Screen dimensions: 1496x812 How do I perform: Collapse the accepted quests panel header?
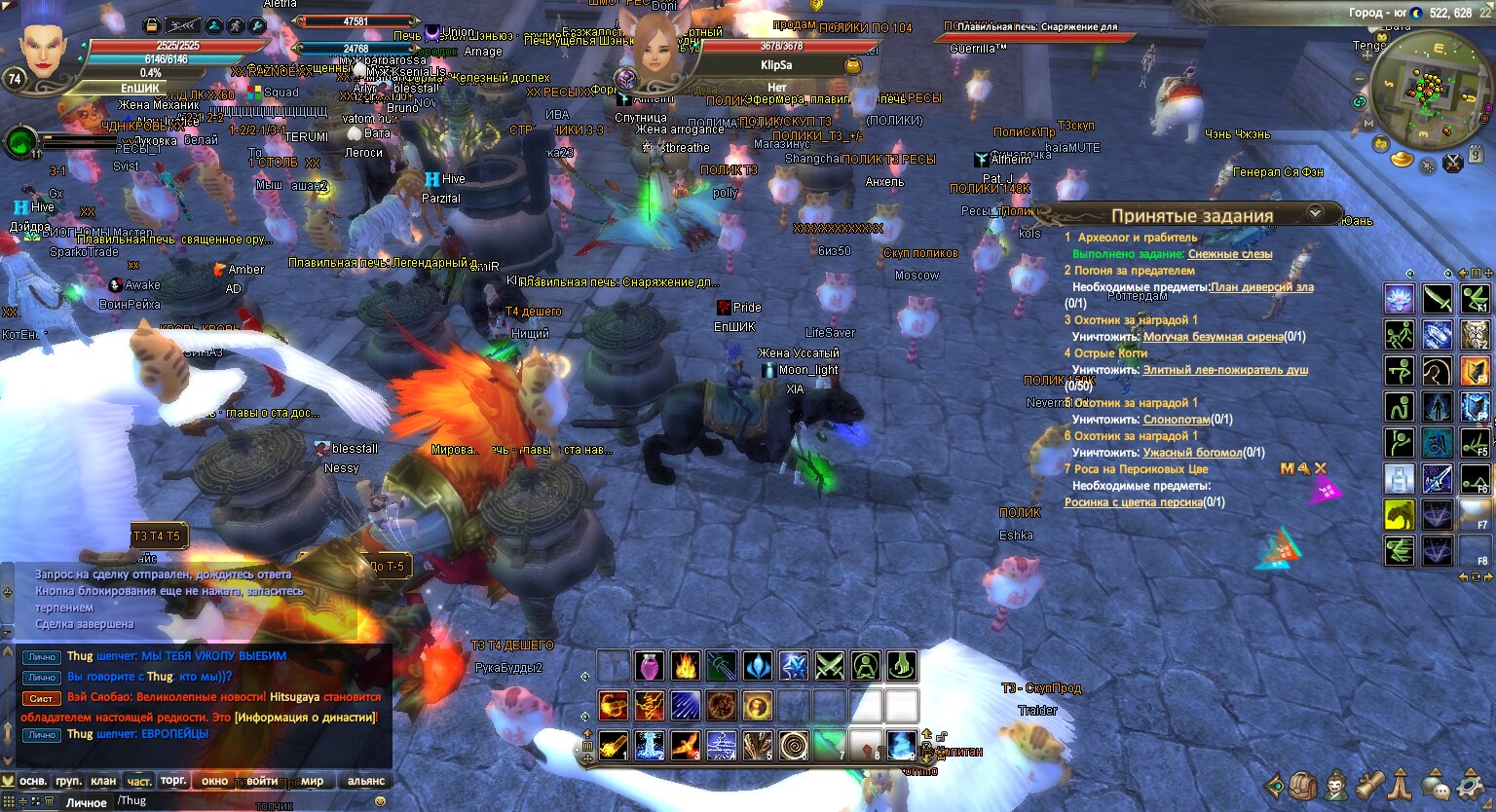[1316, 212]
